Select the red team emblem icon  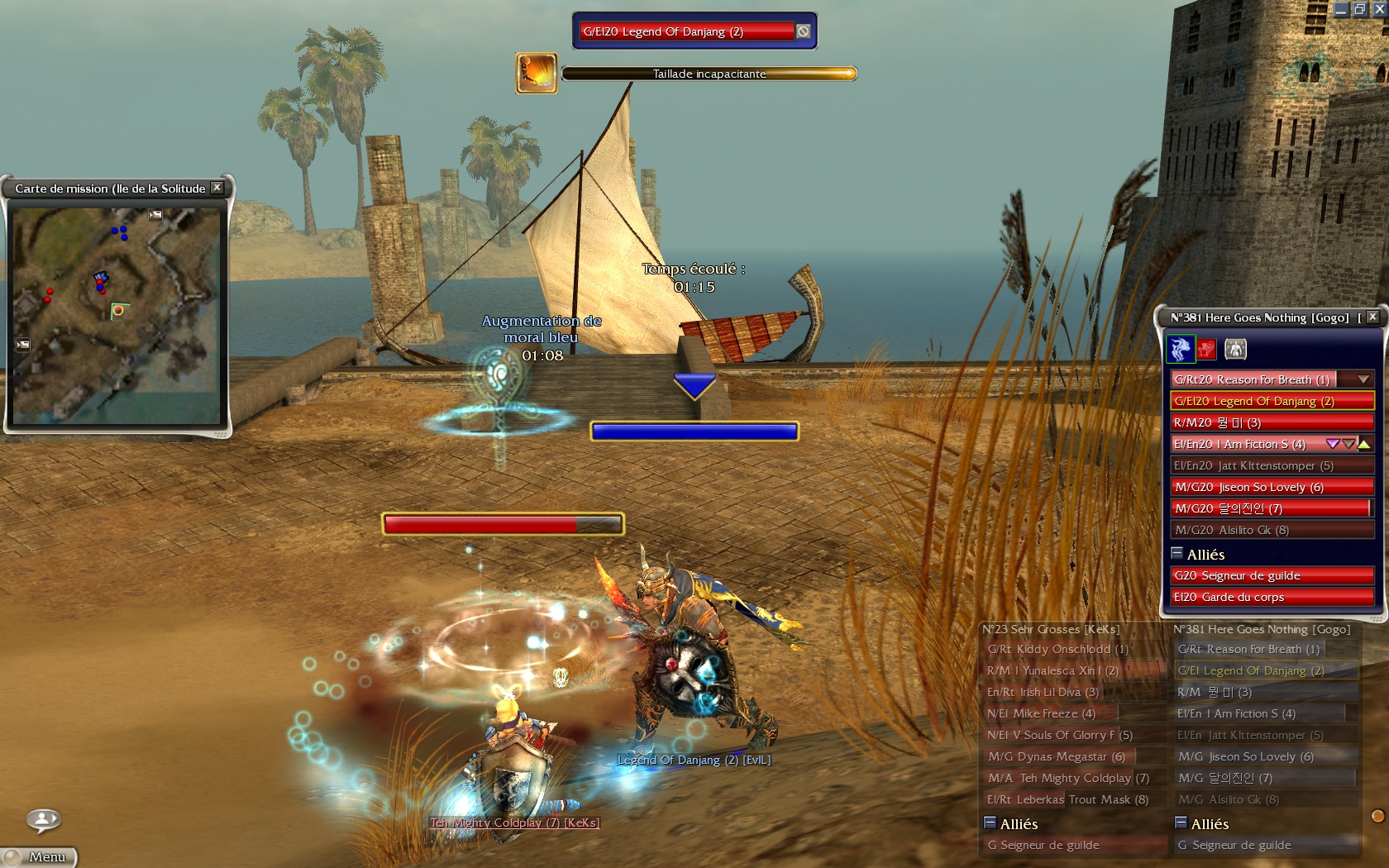[x=1206, y=349]
